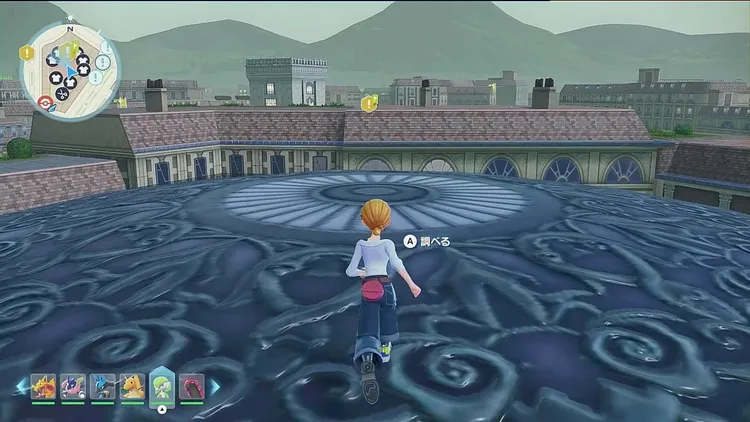Click the Pokémon Center marker on minimap
This screenshot has height=422, width=750.
[x=44, y=101]
